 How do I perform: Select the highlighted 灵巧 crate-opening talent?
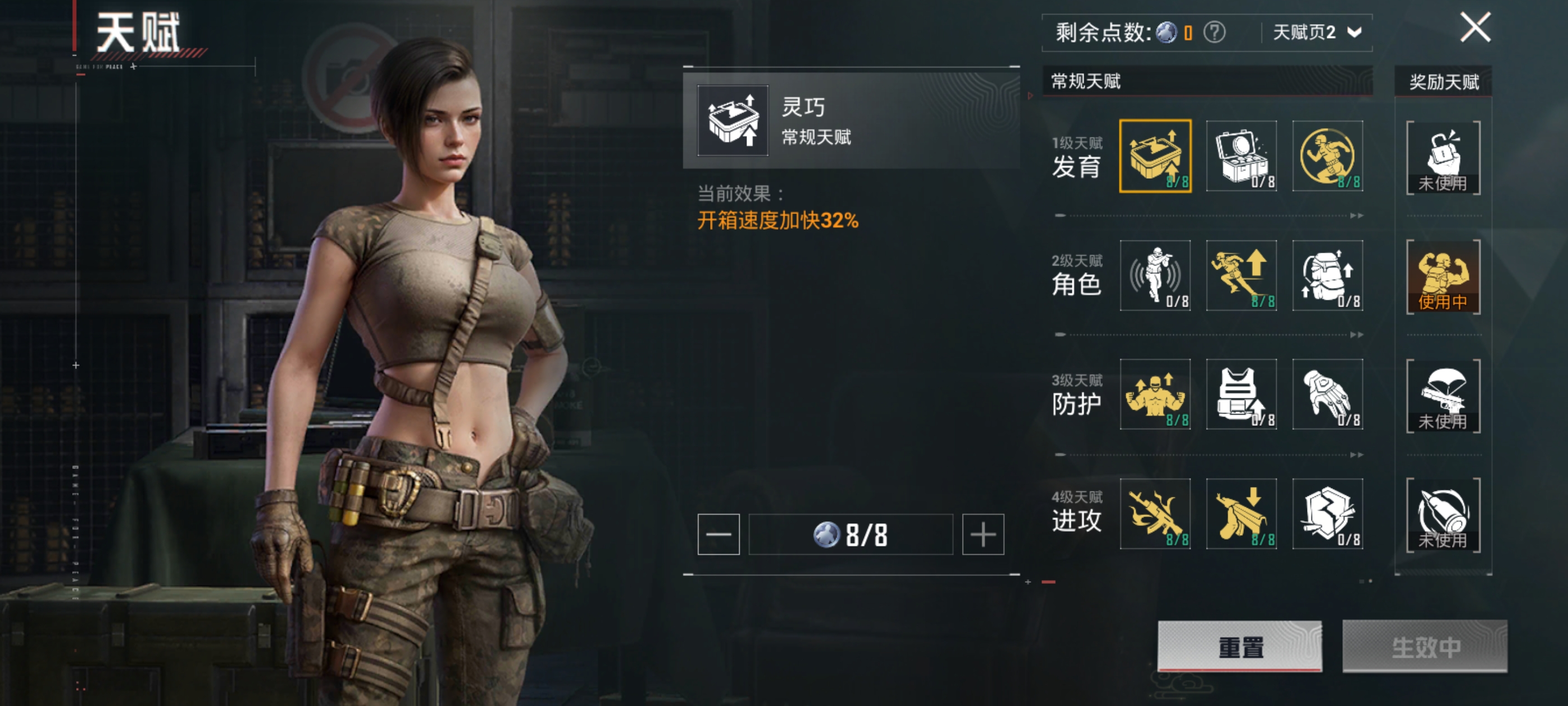coord(1155,156)
